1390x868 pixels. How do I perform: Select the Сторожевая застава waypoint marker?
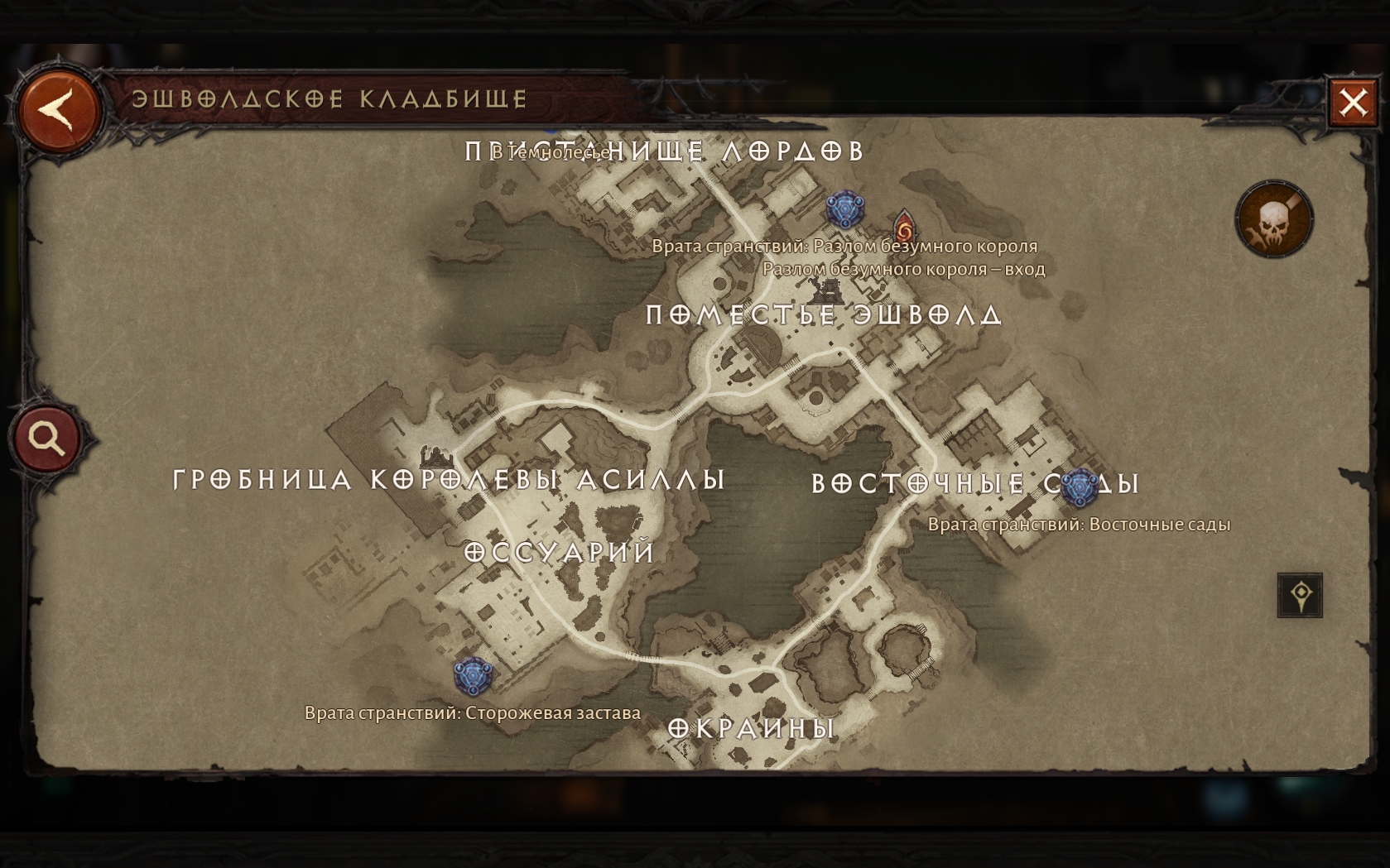point(474,676)
